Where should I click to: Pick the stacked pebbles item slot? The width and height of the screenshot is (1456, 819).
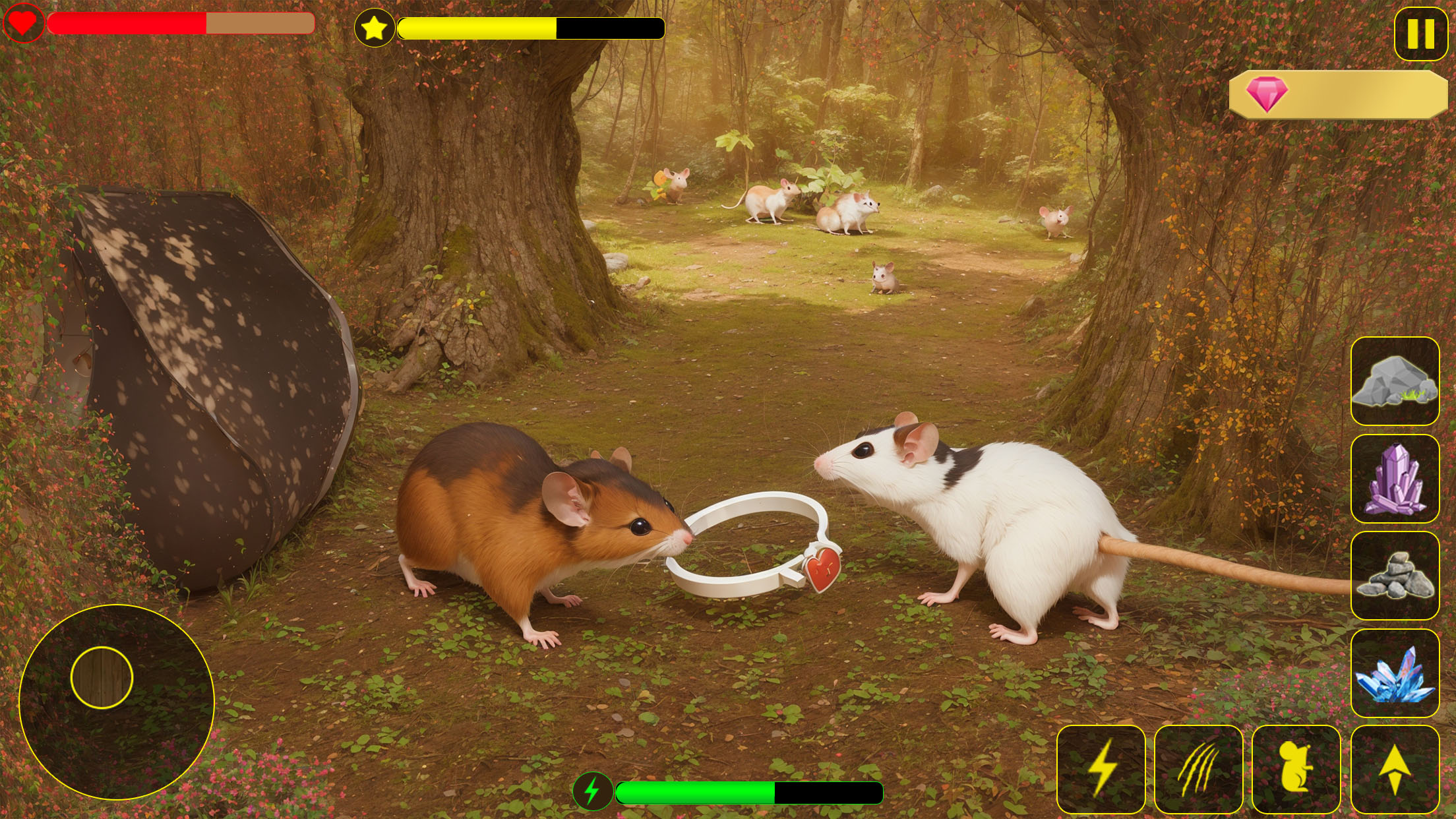pos(1395,576)
